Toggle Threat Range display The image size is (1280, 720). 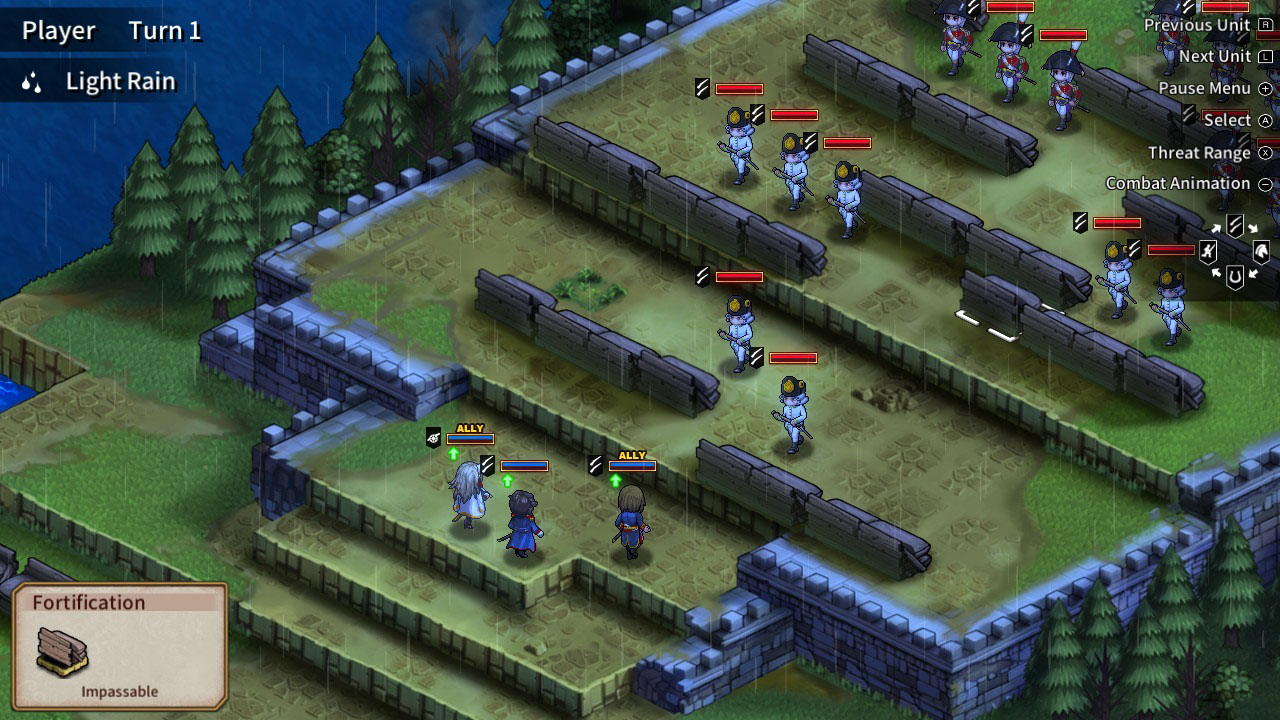1199,152
